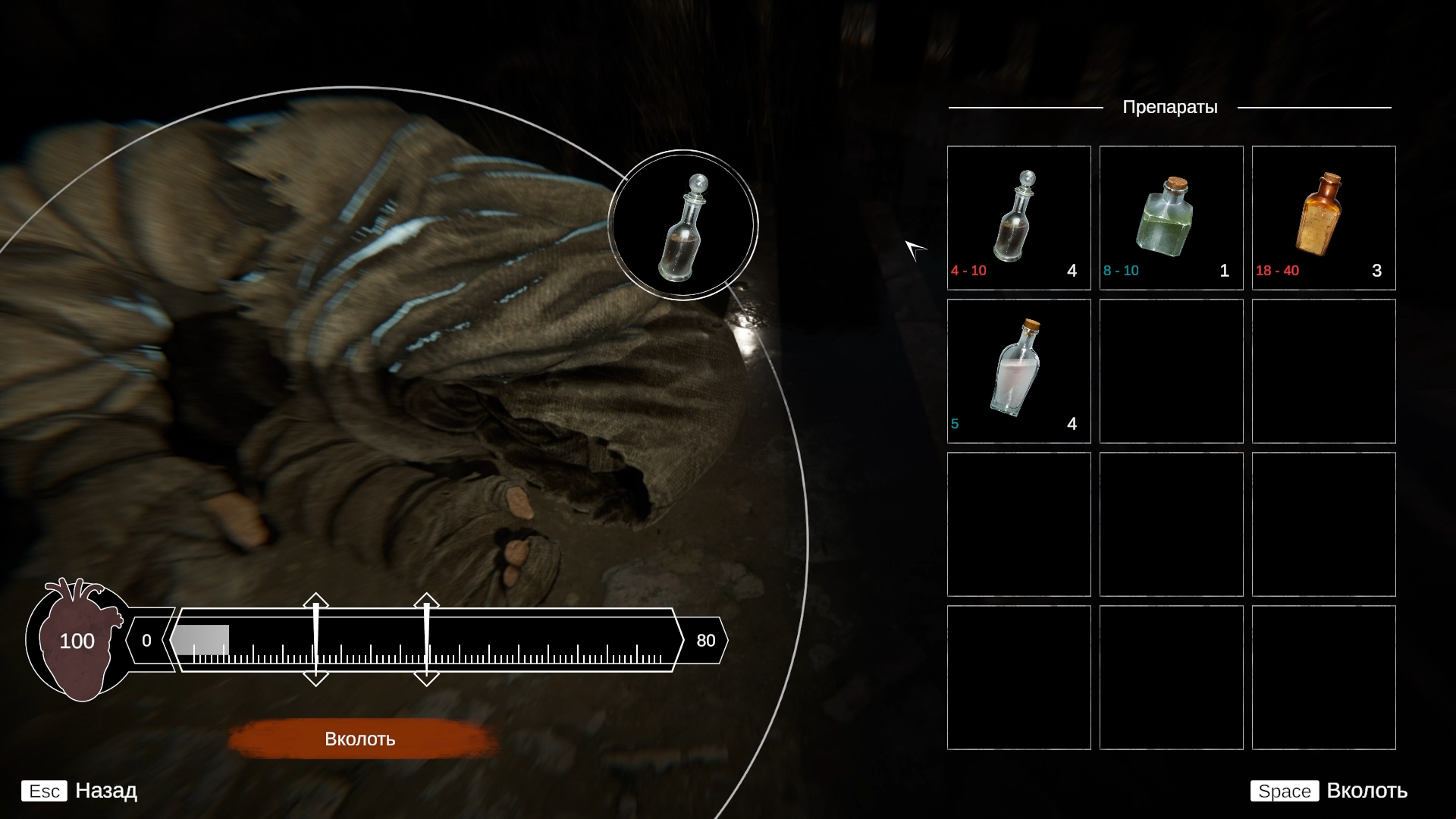Select the amber medicine bottle slot
The width and height of the screenshot is (1456, 819).
click(x=1323, y=218)
